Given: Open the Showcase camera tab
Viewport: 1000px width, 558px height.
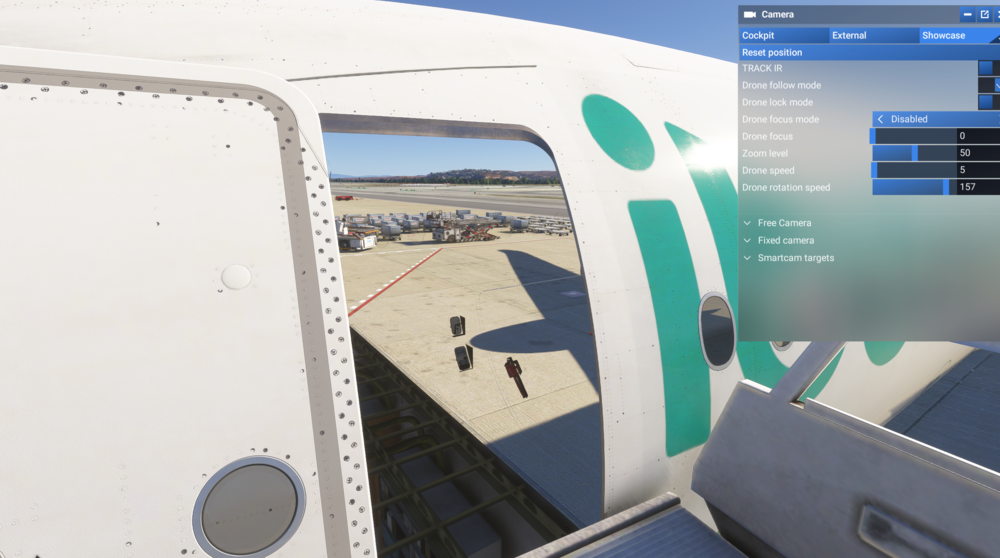Looking at the screenshot, I should (x=958, y=35).
